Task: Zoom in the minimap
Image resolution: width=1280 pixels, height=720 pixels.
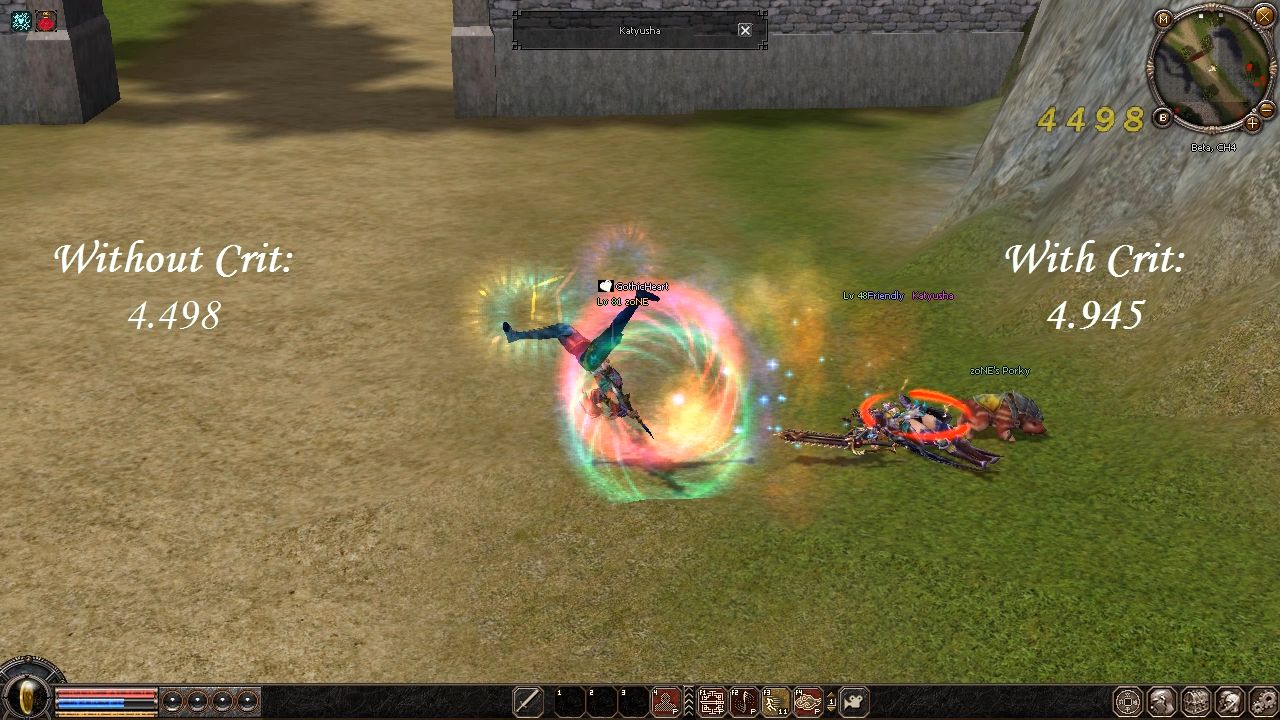Action: 1252,124
